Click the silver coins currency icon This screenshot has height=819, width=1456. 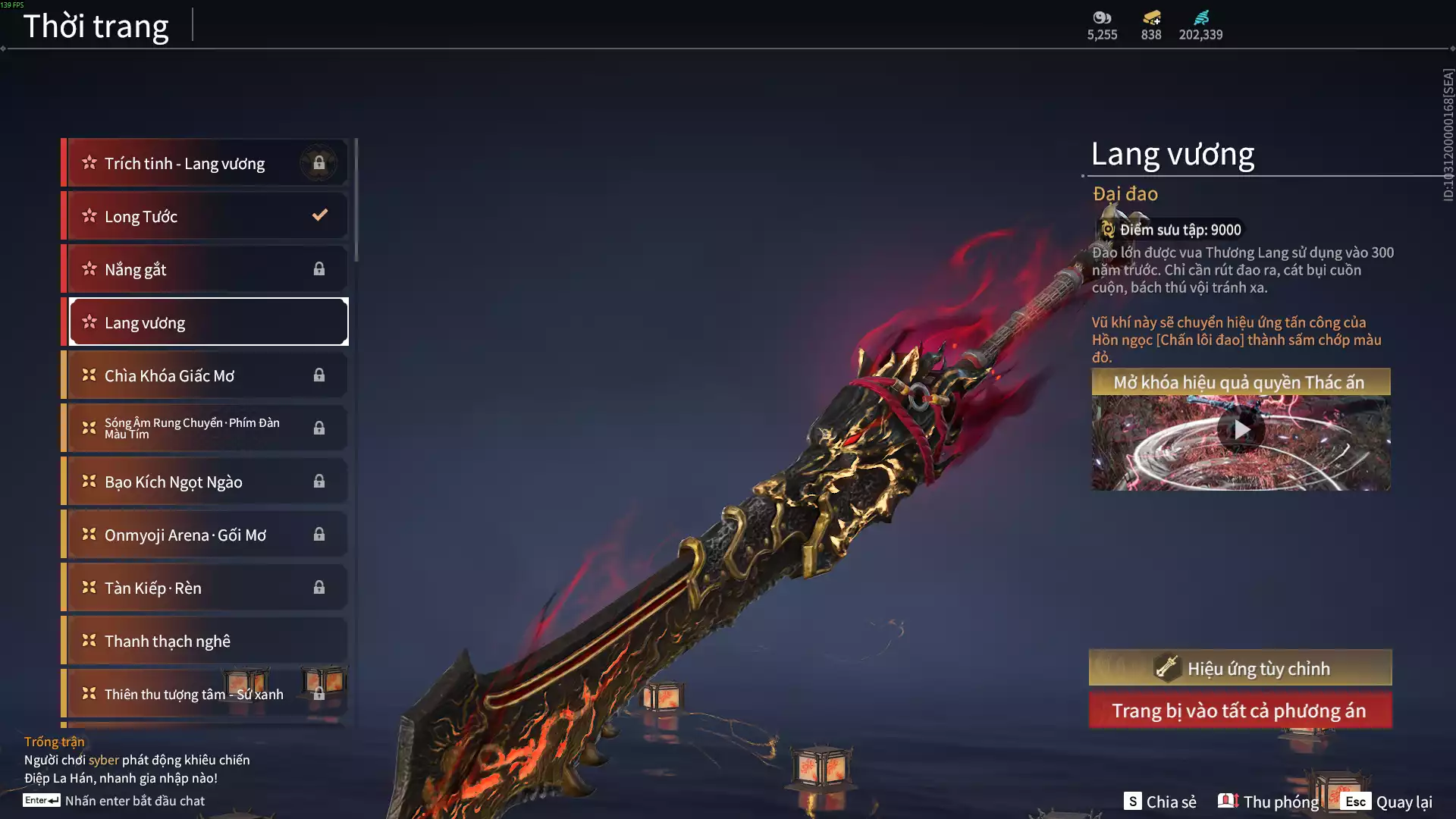(1102, 17)
